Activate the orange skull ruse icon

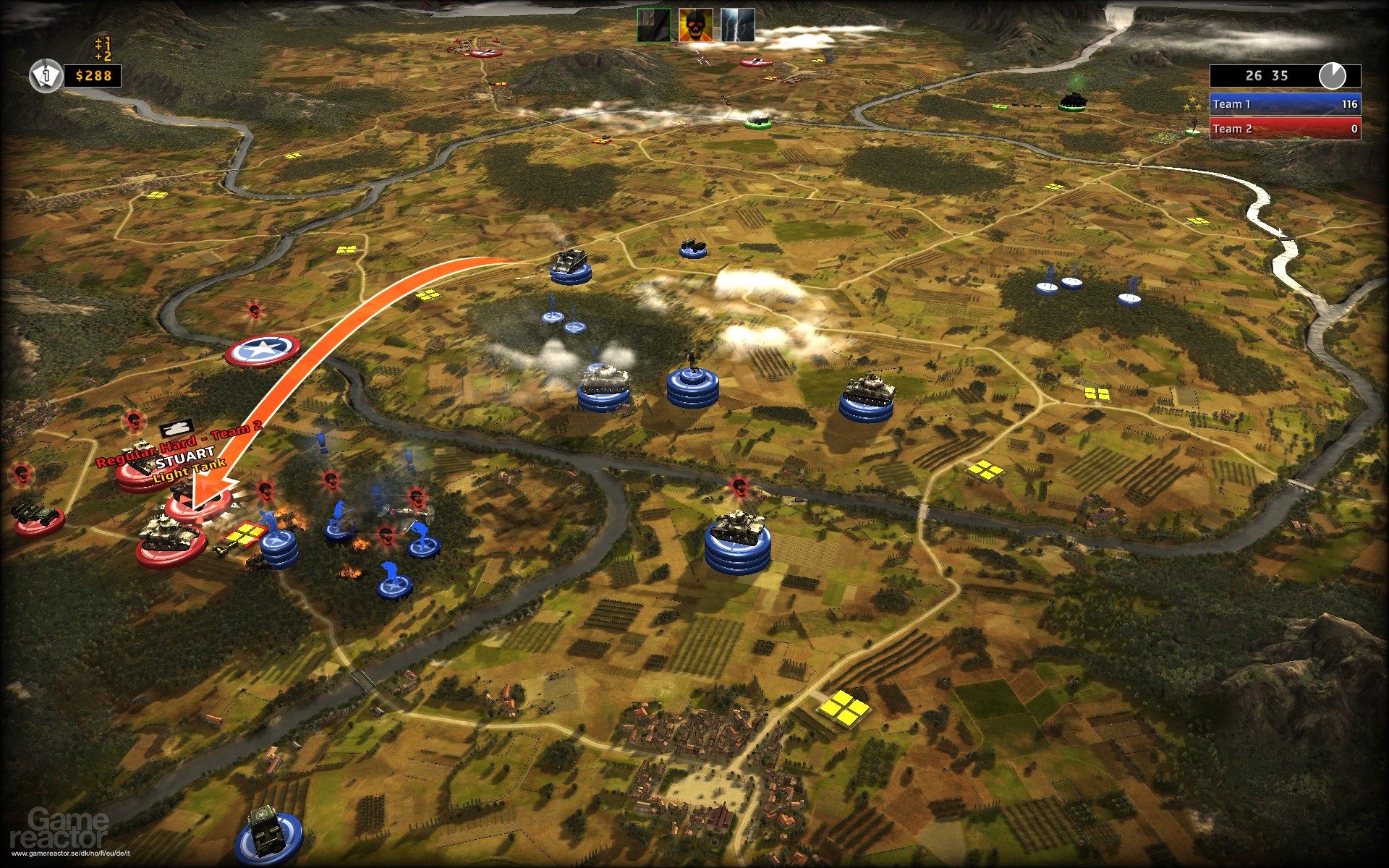(695, 25)
